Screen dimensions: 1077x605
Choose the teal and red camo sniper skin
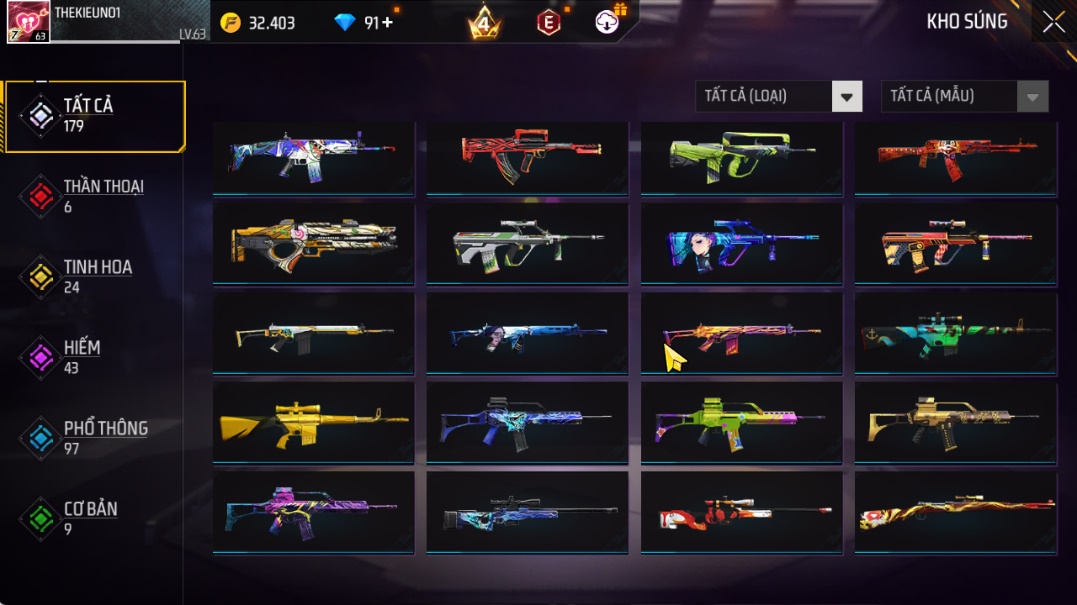click(x=955, y=334)
